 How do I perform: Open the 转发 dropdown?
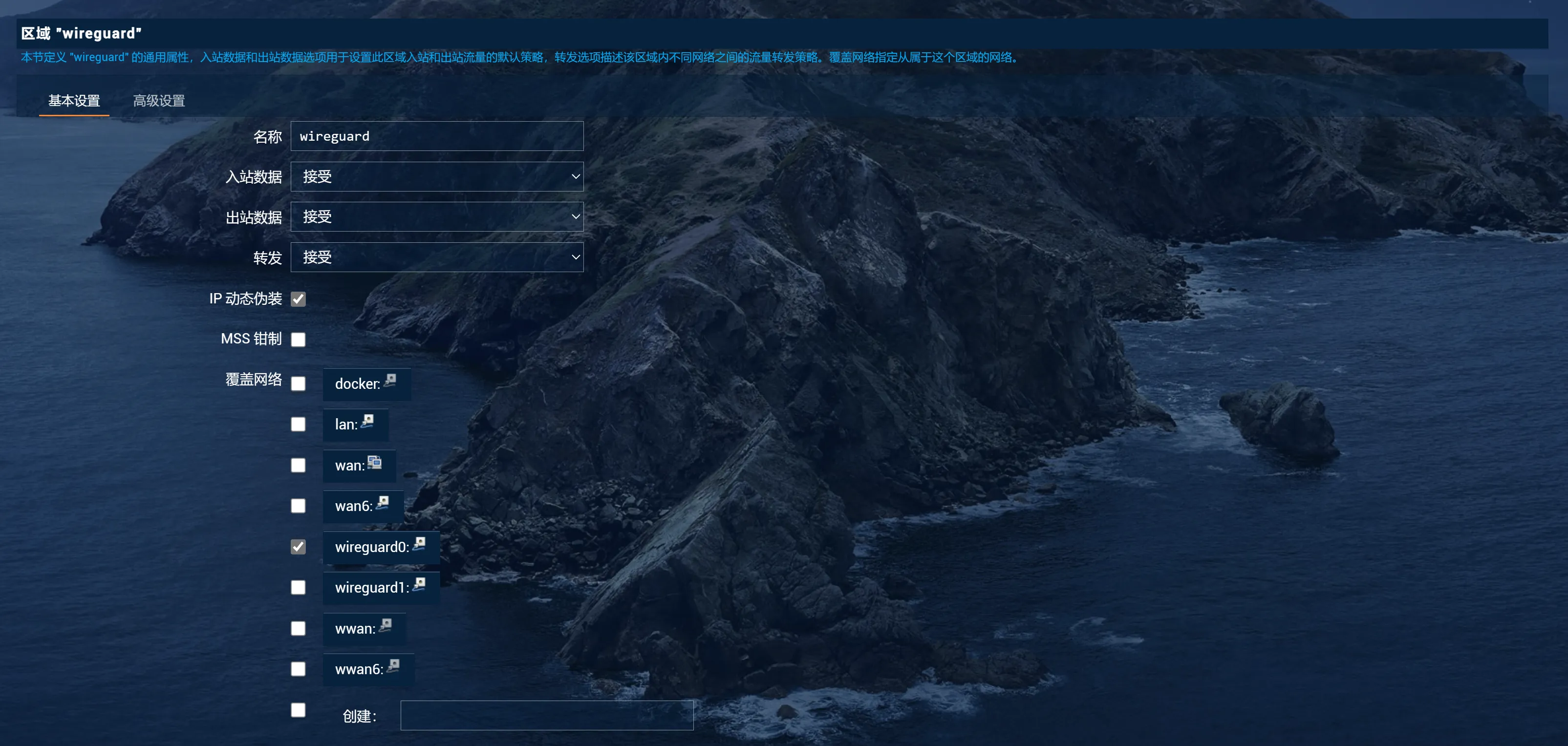click(436, 257)
